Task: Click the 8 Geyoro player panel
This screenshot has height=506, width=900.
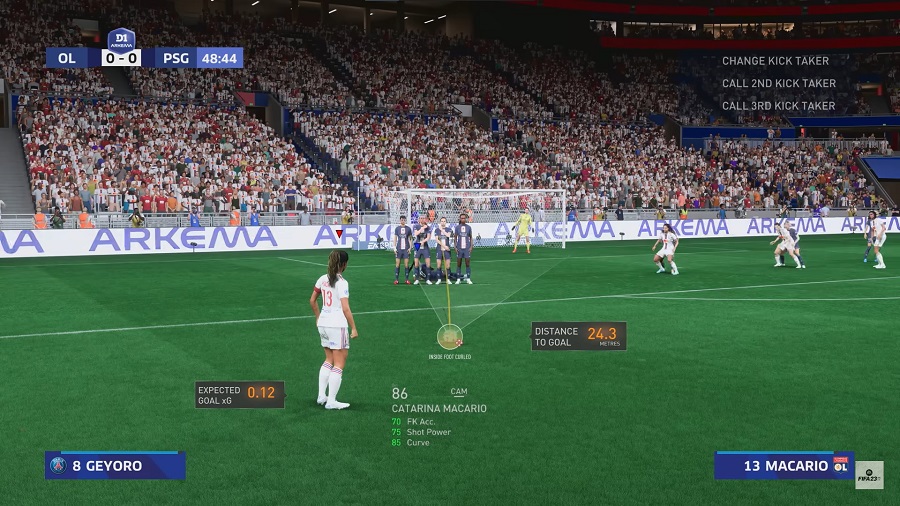Action: tap(115, 465)
